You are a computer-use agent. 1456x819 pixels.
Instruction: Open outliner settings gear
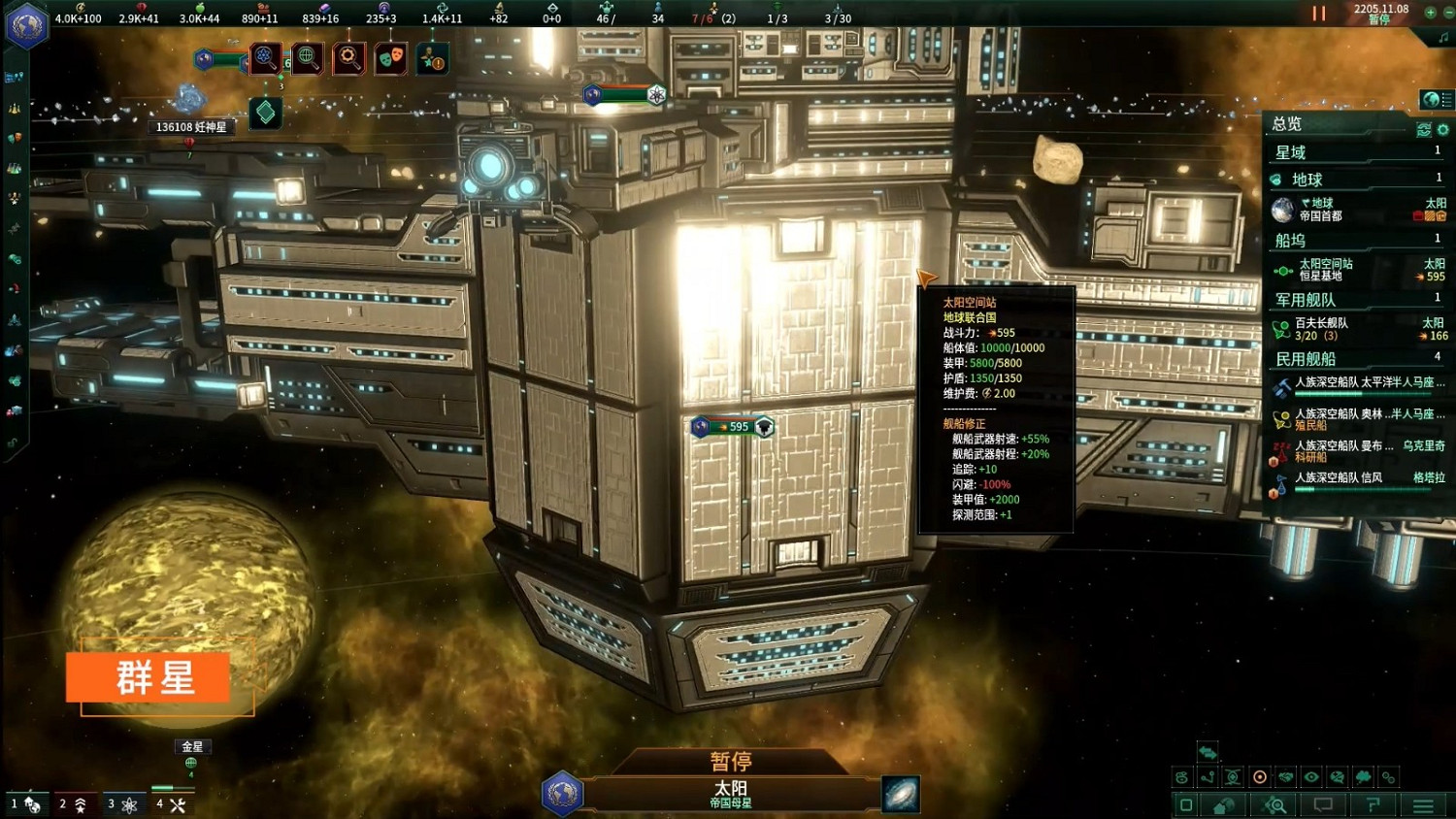tap(1443, 129)
